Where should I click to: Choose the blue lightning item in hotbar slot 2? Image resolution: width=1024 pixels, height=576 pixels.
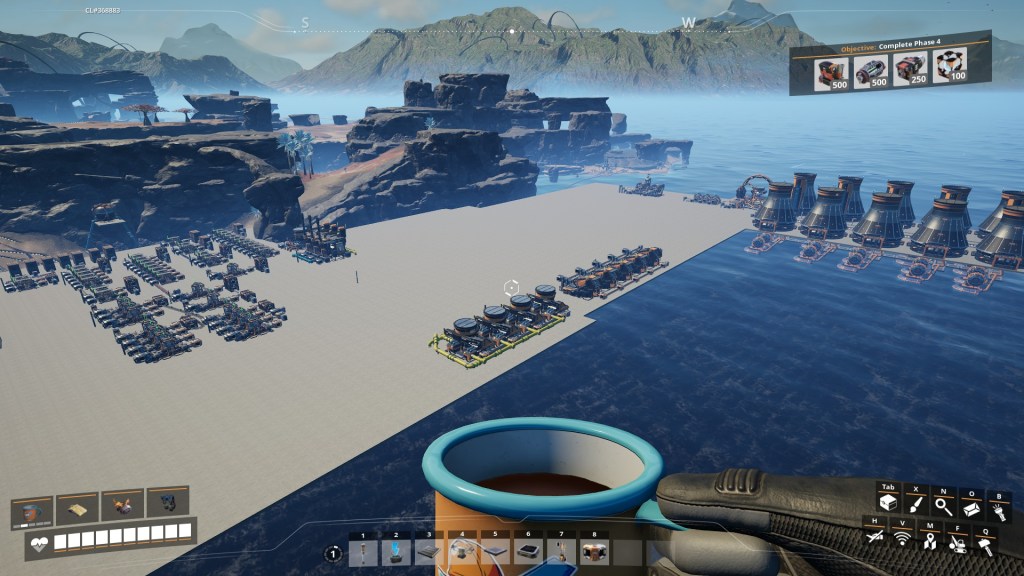[396, 552]
